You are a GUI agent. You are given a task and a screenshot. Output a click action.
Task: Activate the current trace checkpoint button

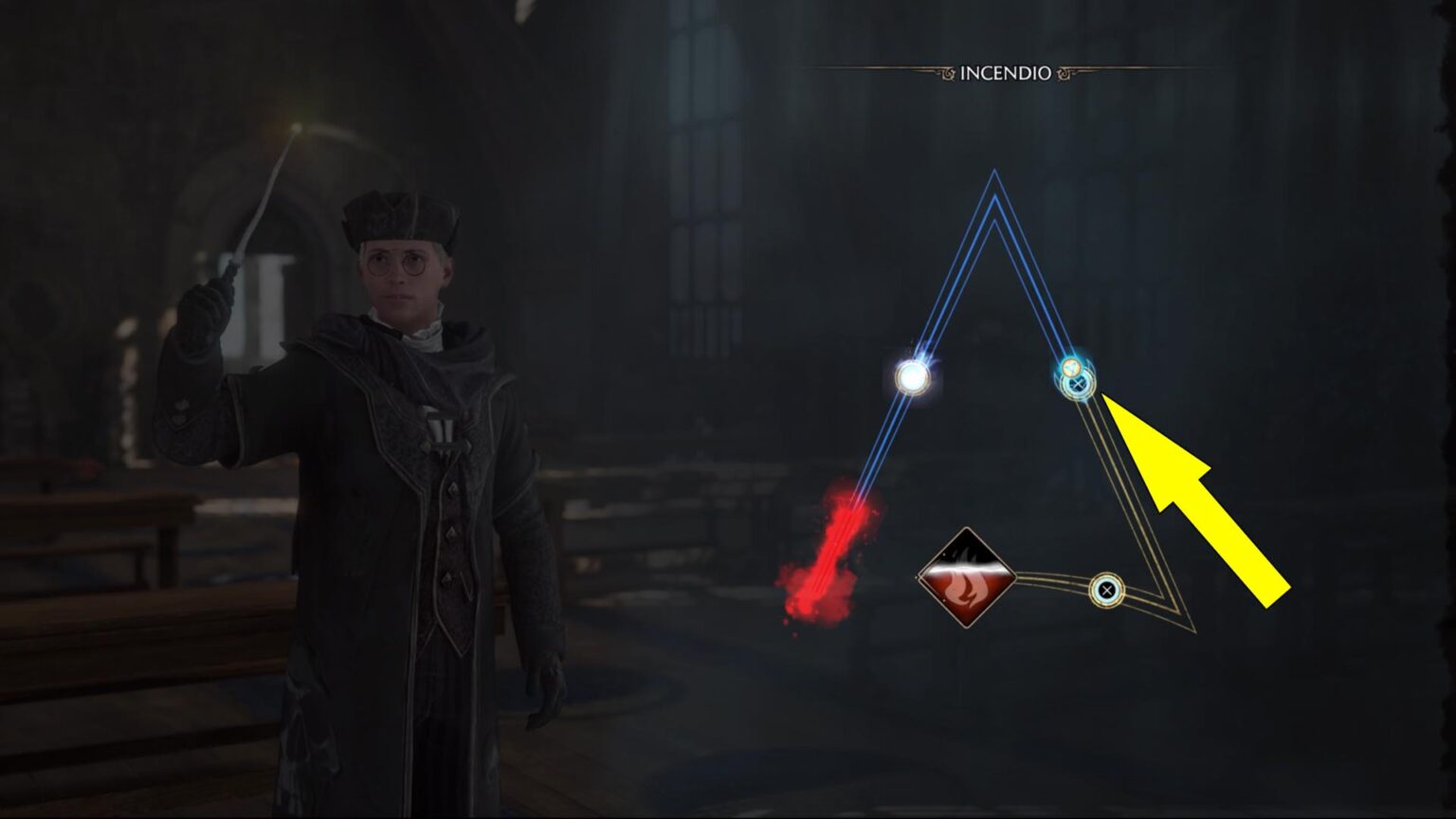(x=1078, y=384)
